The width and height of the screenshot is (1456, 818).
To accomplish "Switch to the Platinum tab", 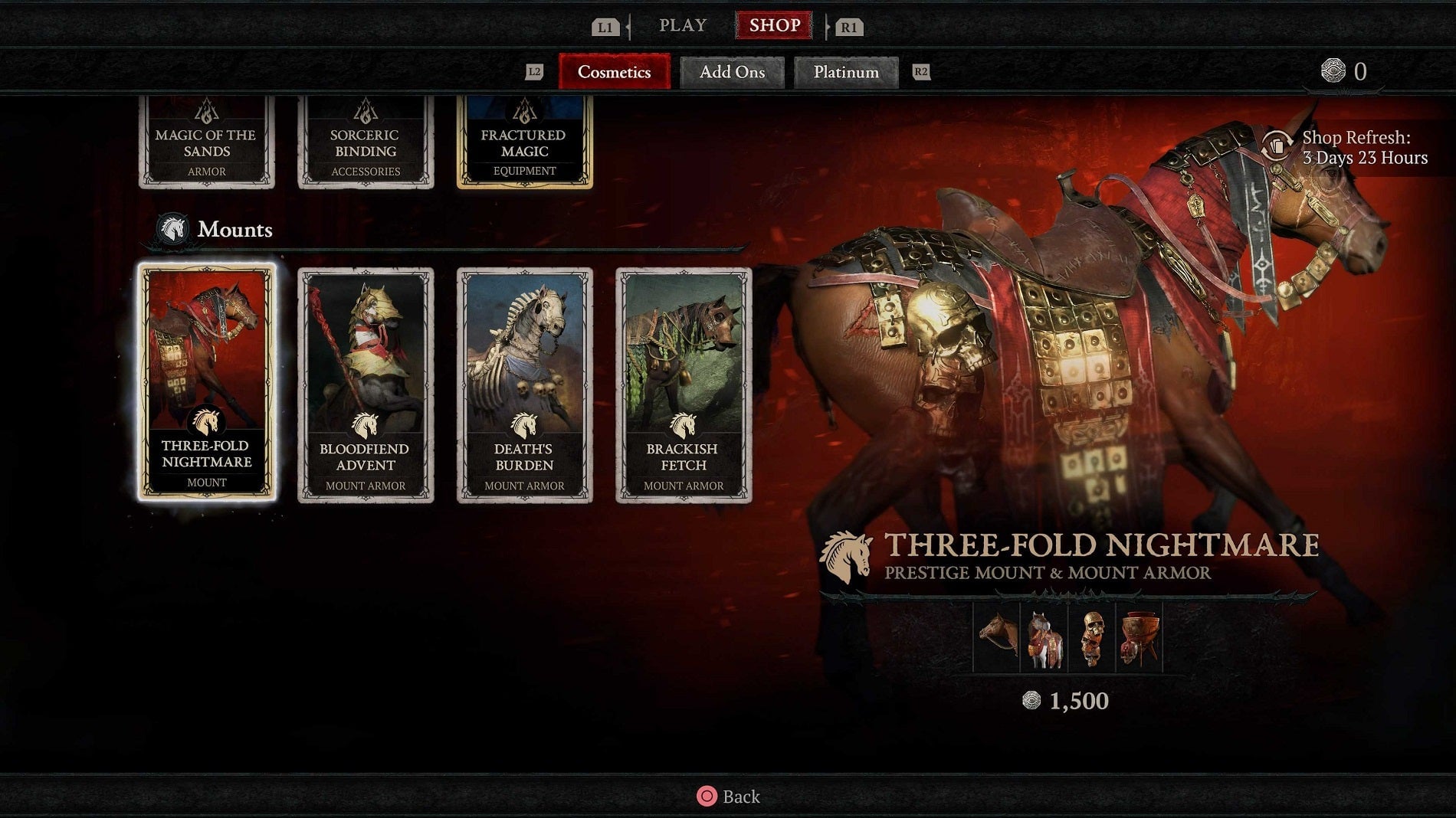I will (846, 73).
